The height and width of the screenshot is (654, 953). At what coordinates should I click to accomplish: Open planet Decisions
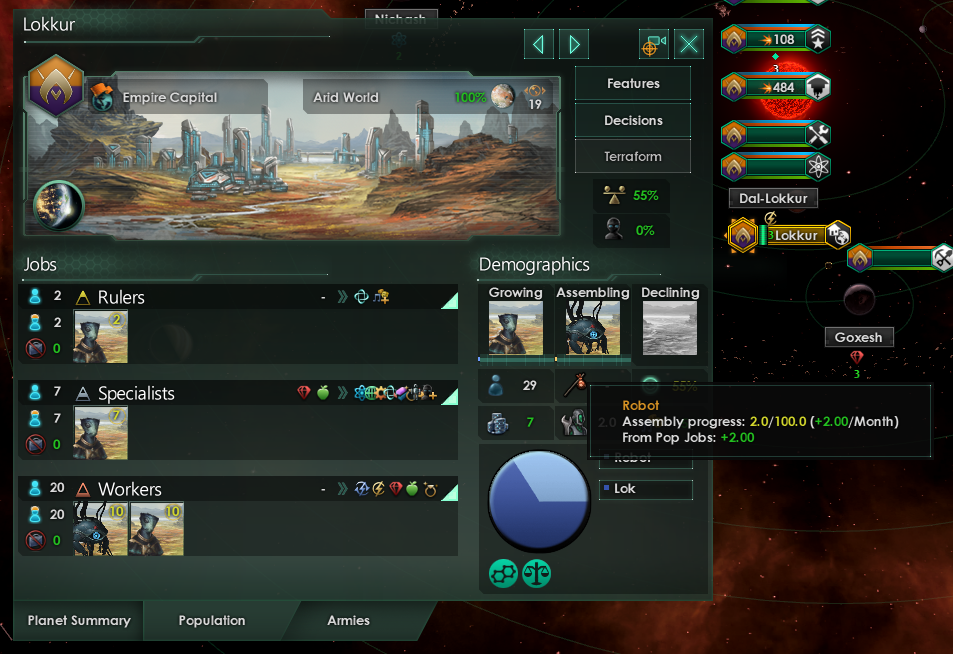(x=633, y=120)
